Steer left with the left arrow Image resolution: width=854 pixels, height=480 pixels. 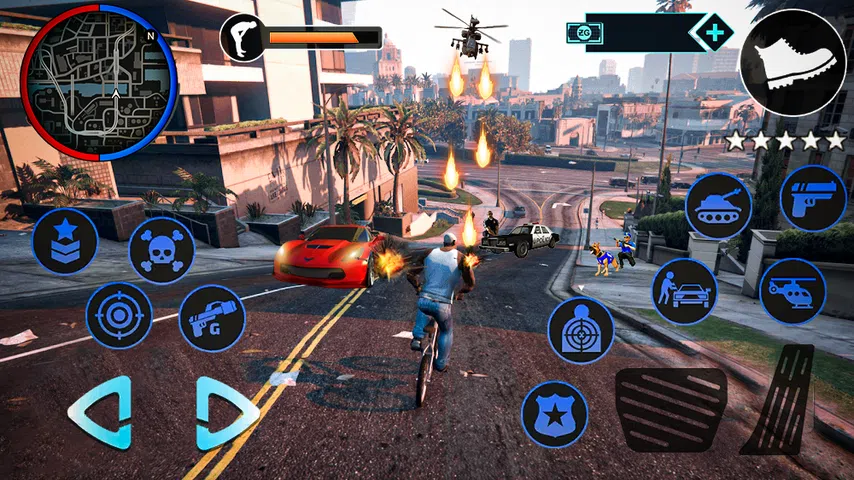(101, 412)
